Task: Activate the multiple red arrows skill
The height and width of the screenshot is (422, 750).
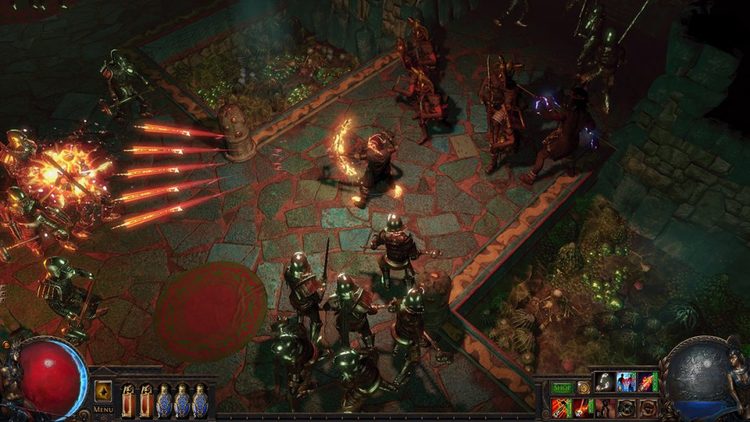Action: coord(561,407)
